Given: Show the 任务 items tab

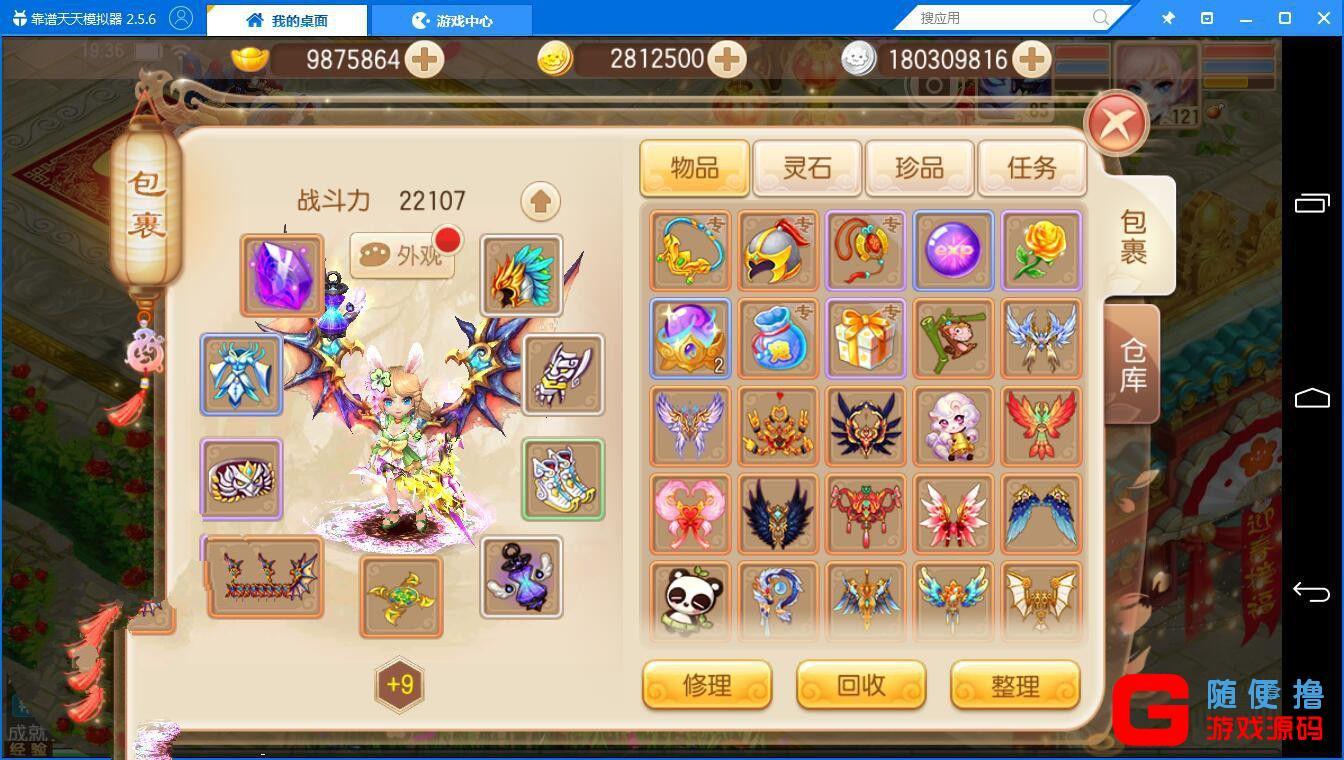Looking at the screenshot, I should tap(1031, 167).
